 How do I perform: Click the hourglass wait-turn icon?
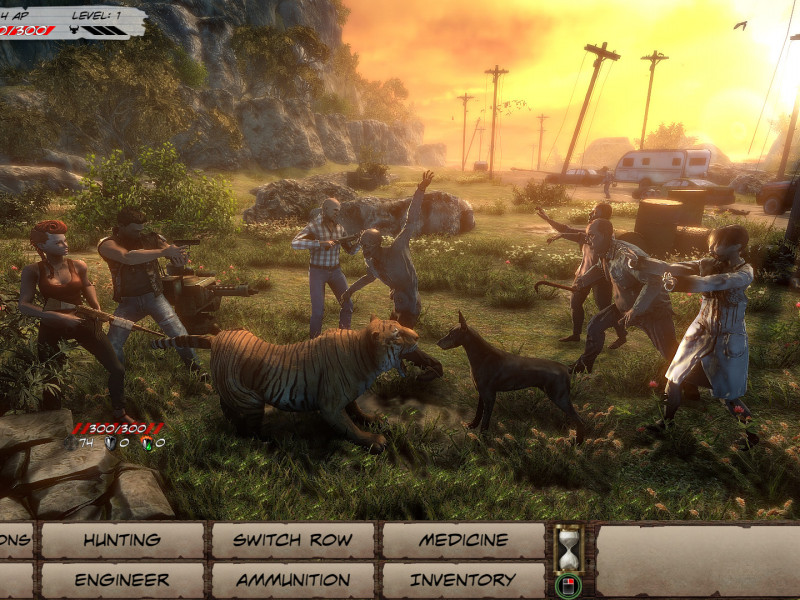coord(568,548)
